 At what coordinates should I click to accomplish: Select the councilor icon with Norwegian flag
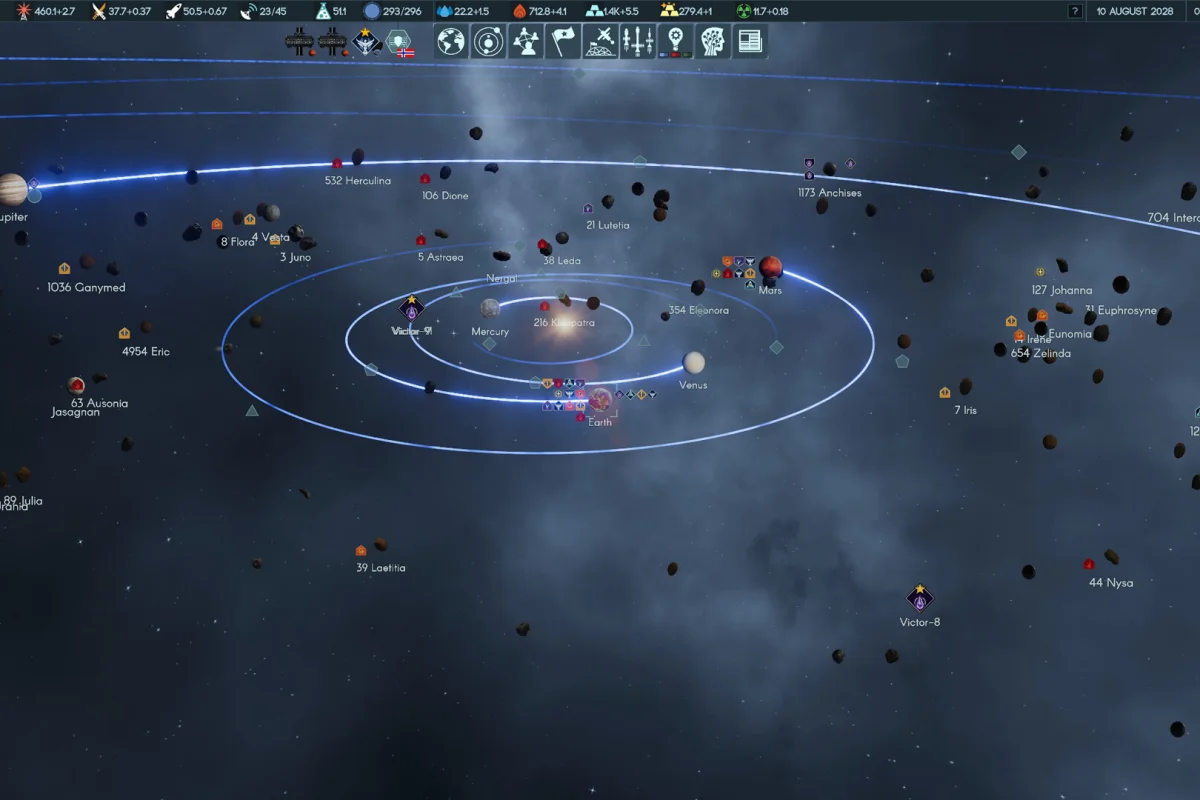(x=399, y=42)
